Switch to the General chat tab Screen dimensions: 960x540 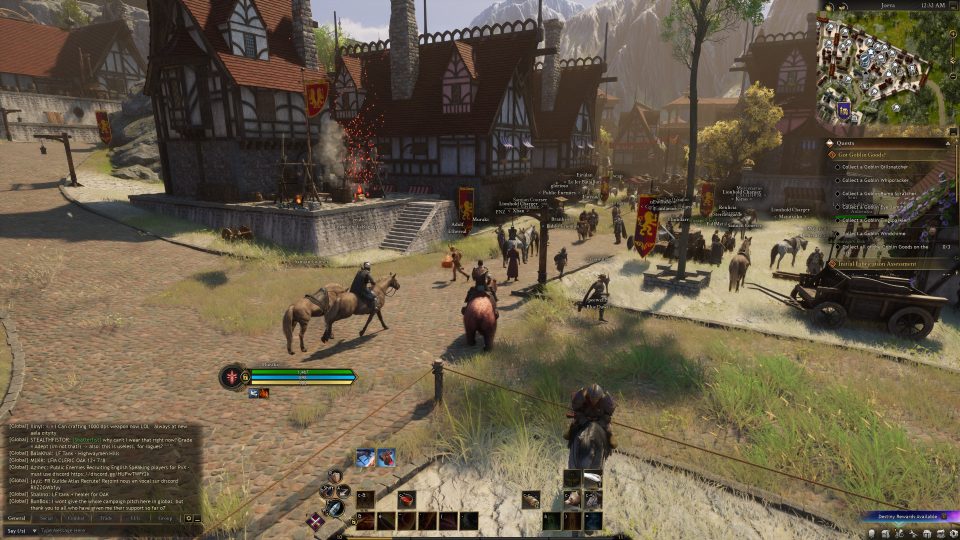tap(17, 518)
